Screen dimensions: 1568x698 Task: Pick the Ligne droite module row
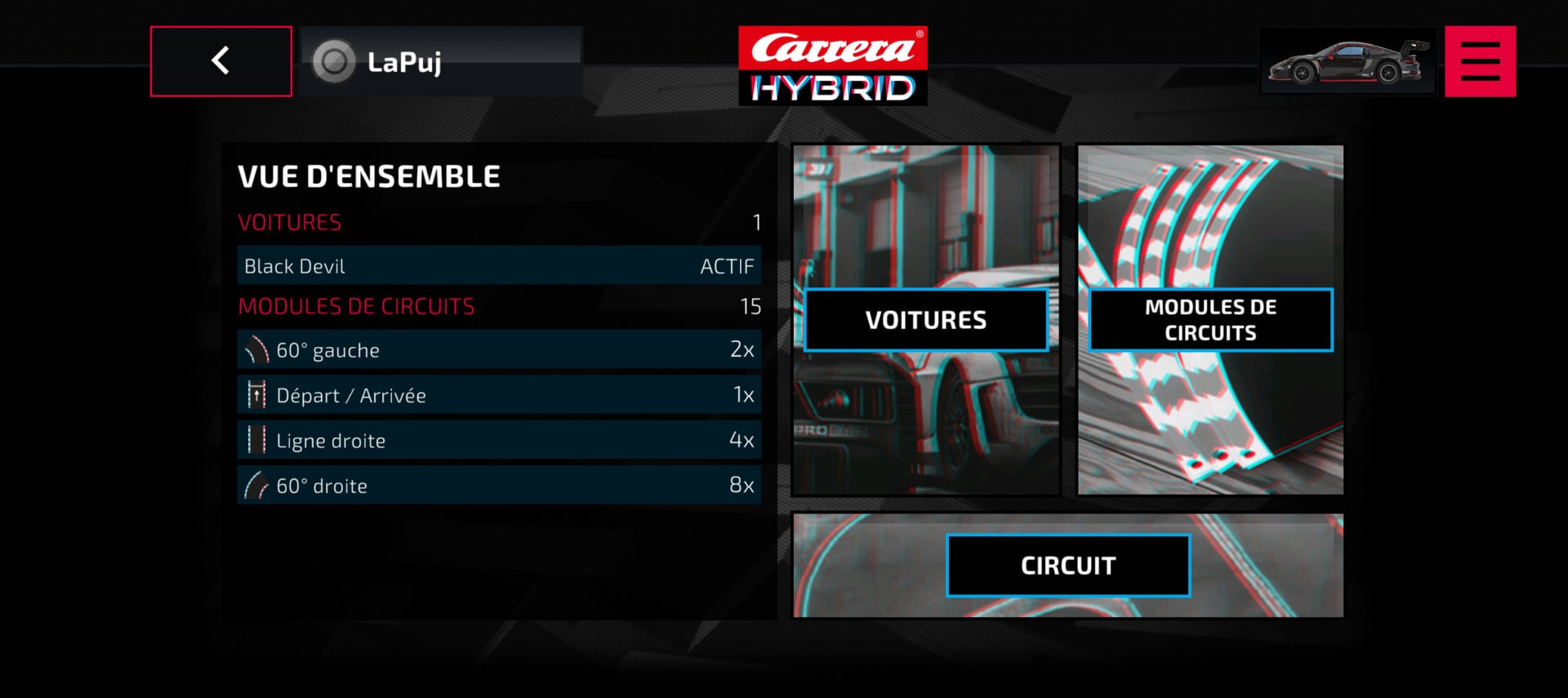[x=498, y=441]
